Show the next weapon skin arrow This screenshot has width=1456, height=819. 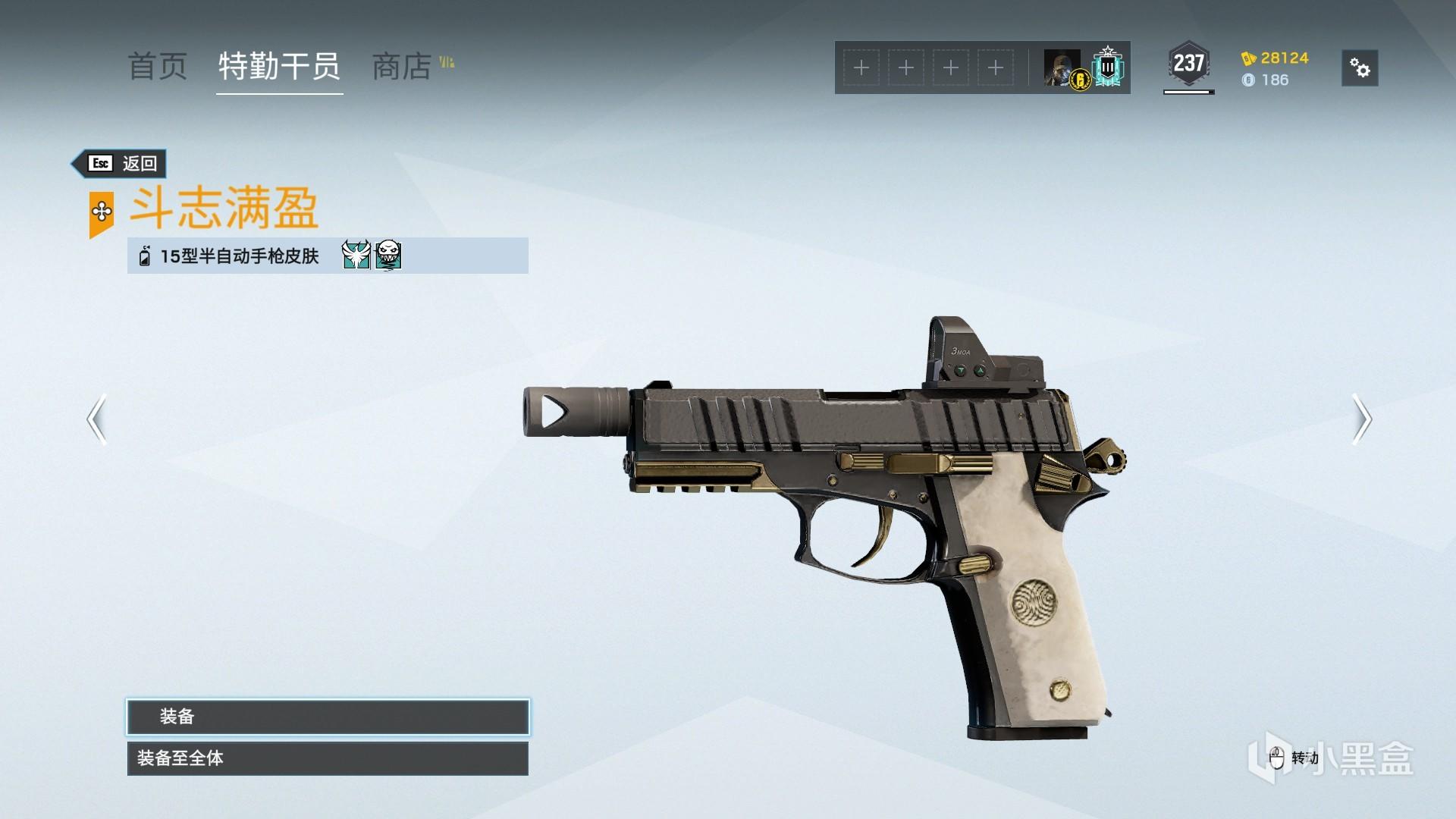(x=1362, y=419)
